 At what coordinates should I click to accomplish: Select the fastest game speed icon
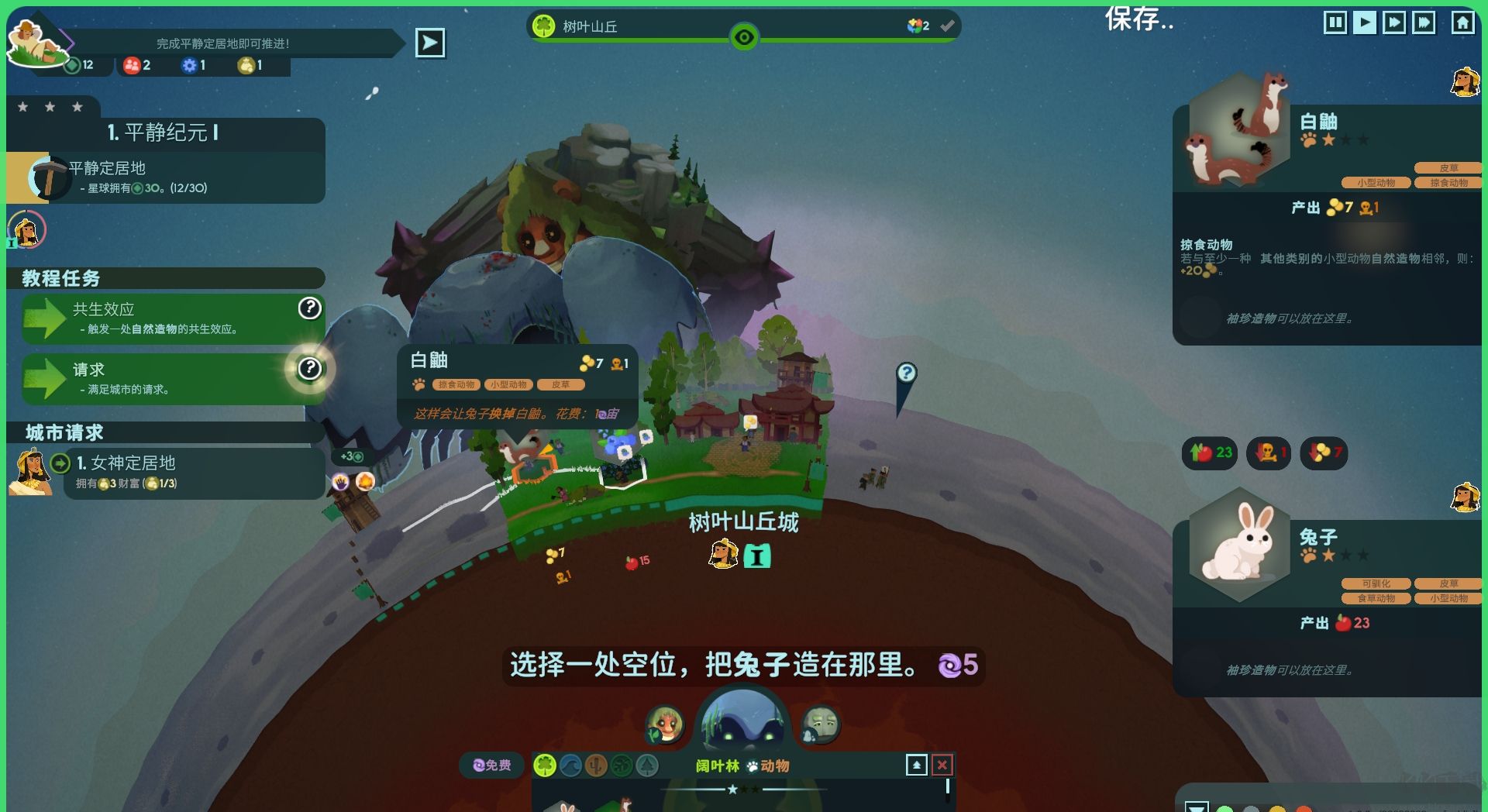tap(1424, 22)
